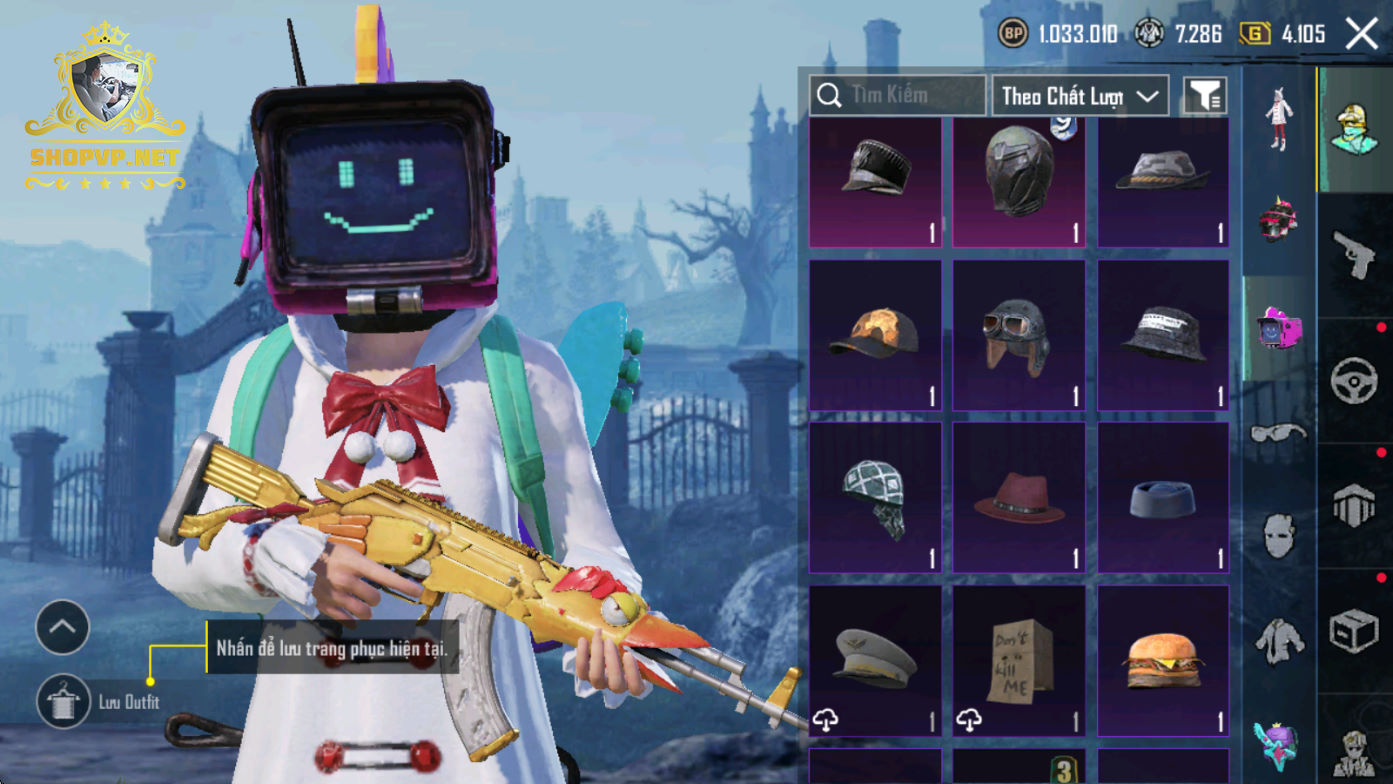1393x784 pixels.
Task: Open the filter options icon
Action: pyautogui.click(x=1205, y=96)
